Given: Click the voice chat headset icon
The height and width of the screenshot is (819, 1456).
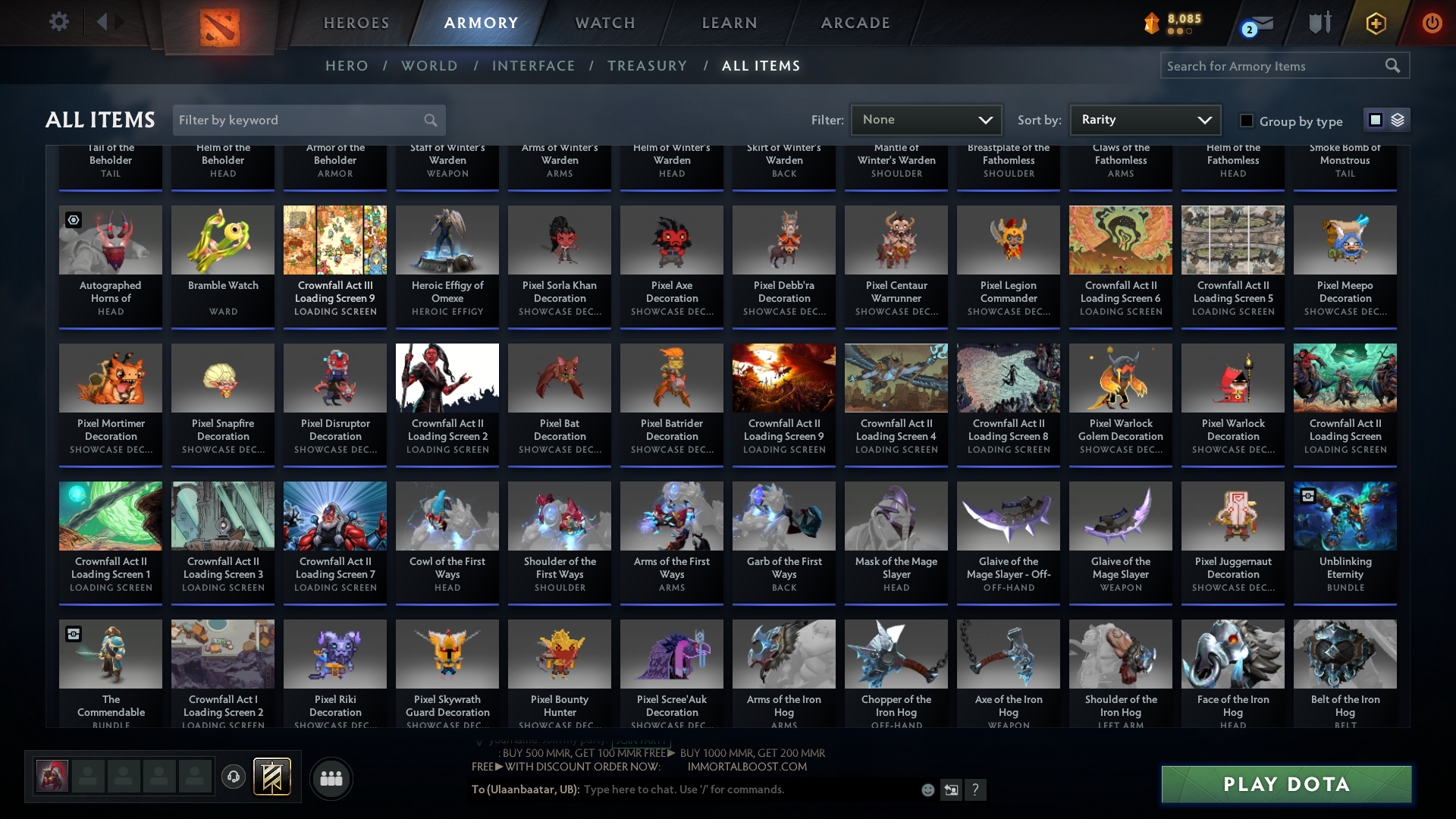Looking at the screenshot, I should pos(233,776).
